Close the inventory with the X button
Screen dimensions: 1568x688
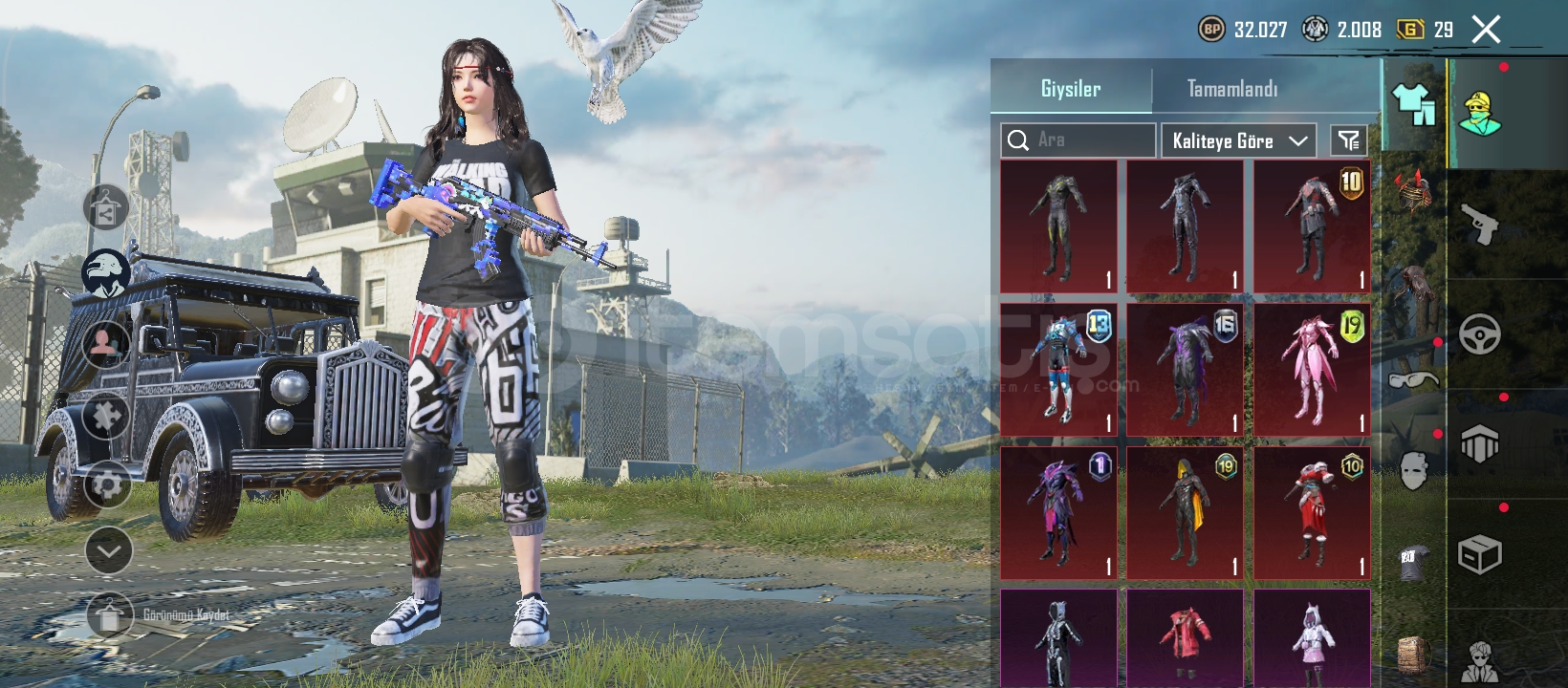(x=1486, y=30)
